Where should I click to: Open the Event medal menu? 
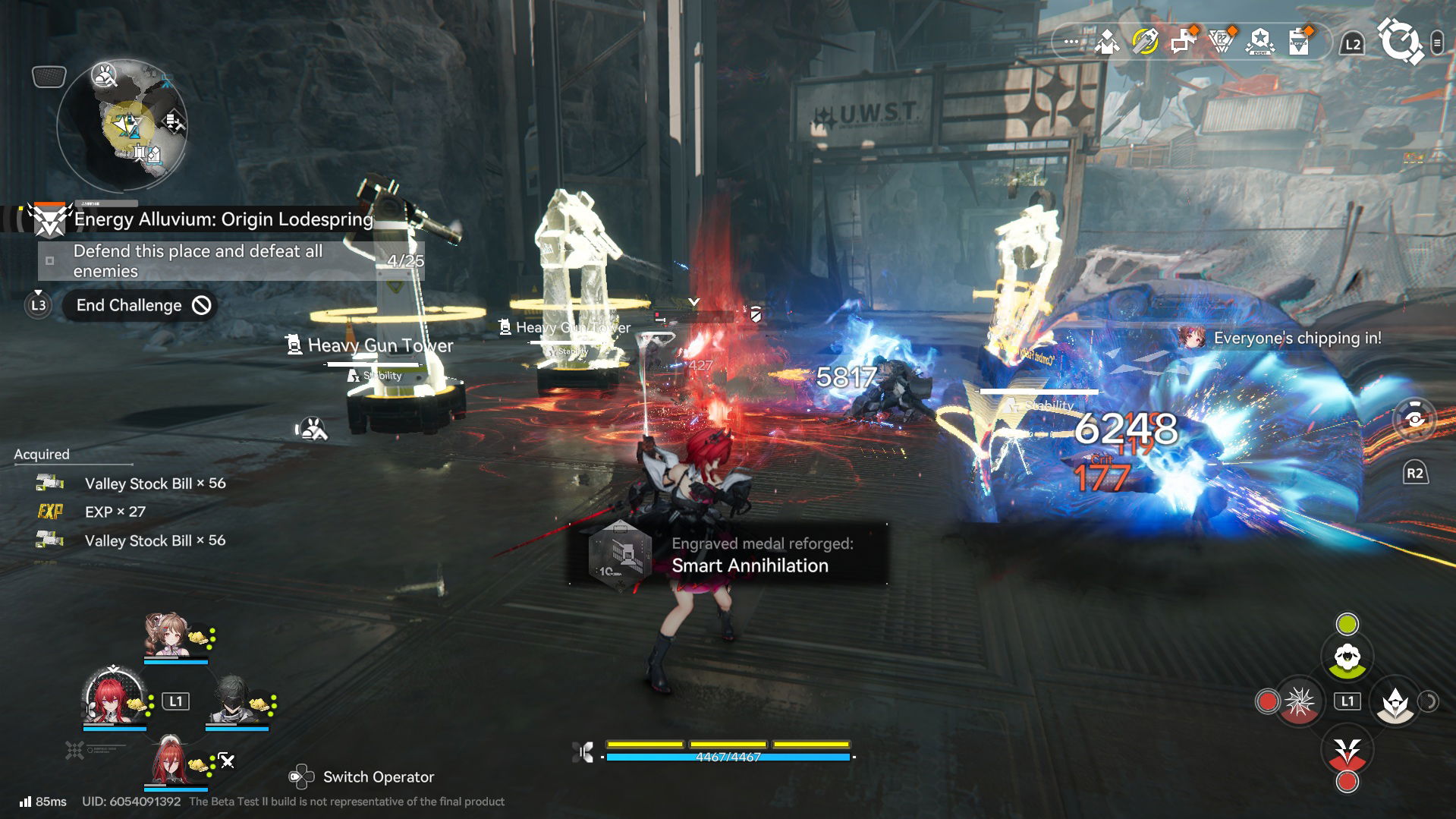pos(1259,43)
